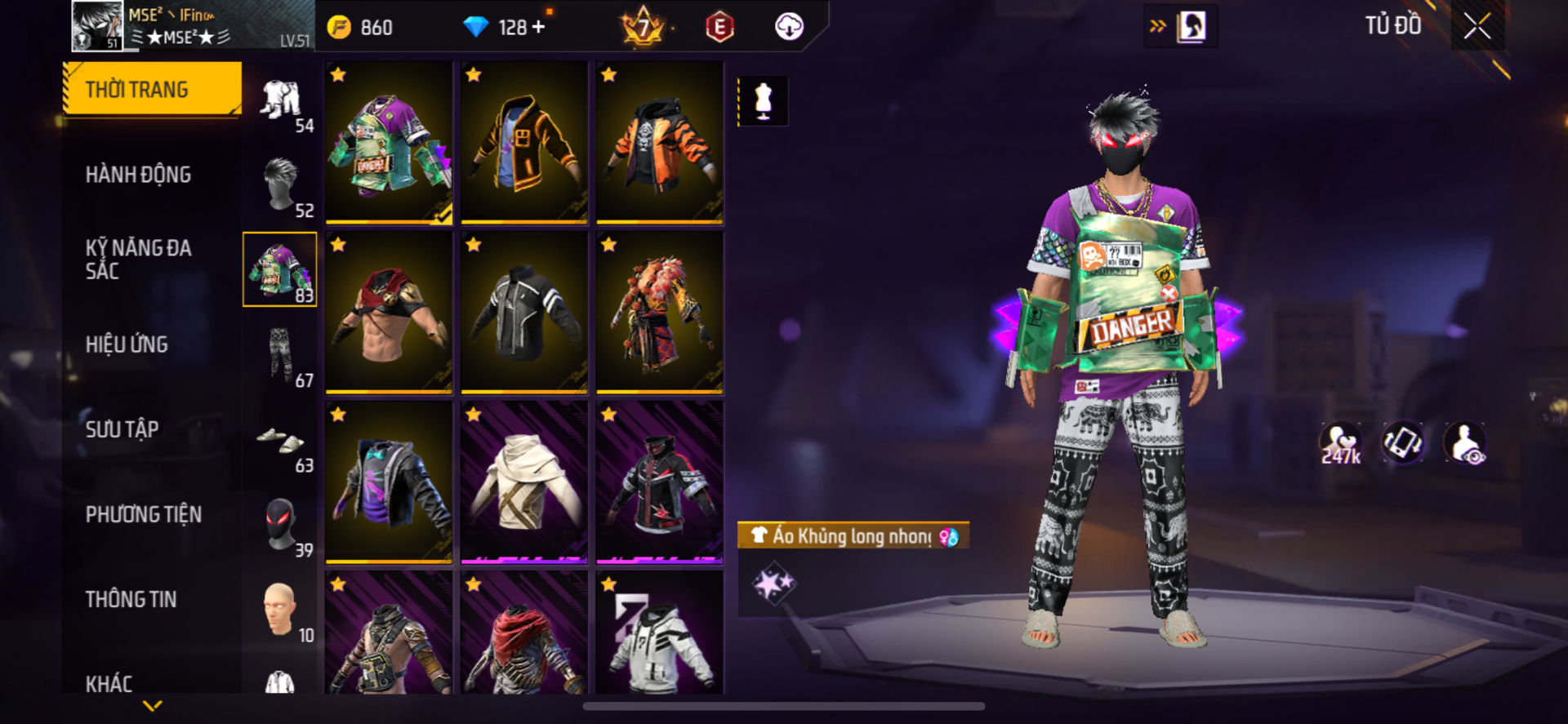Pick the shirtless red hood top

(x=389, y=312)
